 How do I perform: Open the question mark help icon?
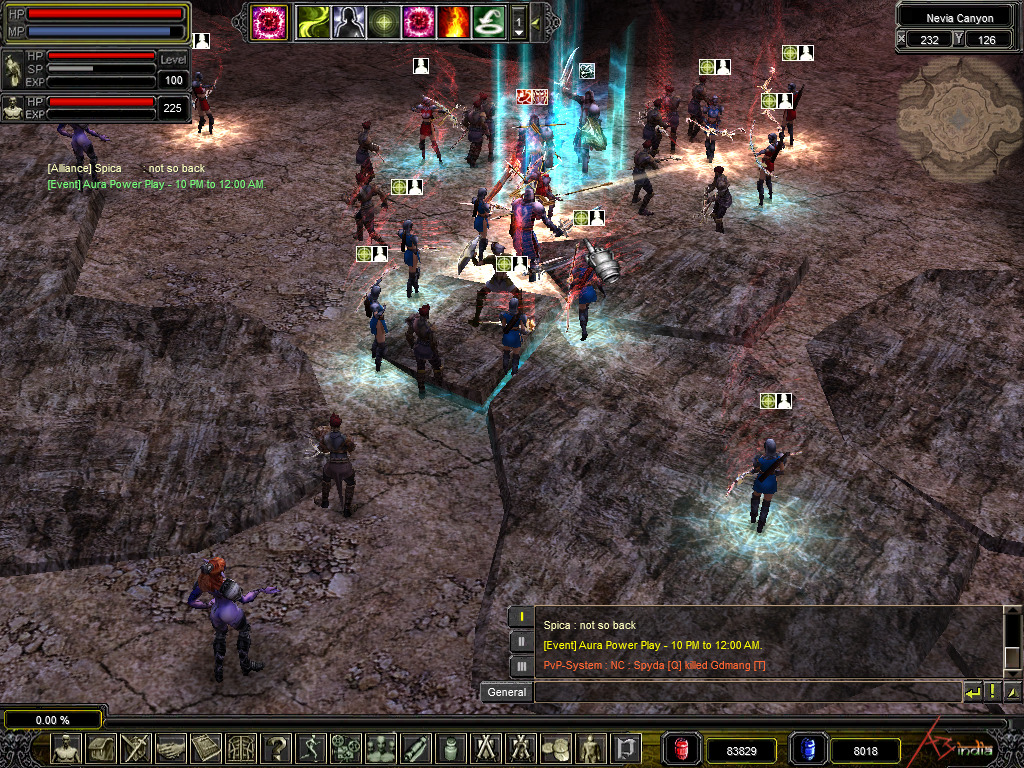[275, 748]
